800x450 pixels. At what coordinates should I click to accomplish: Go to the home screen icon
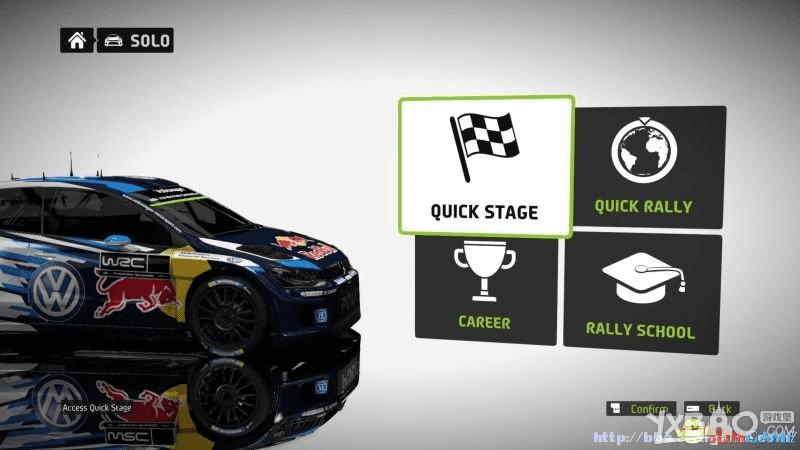coord(76,41)
